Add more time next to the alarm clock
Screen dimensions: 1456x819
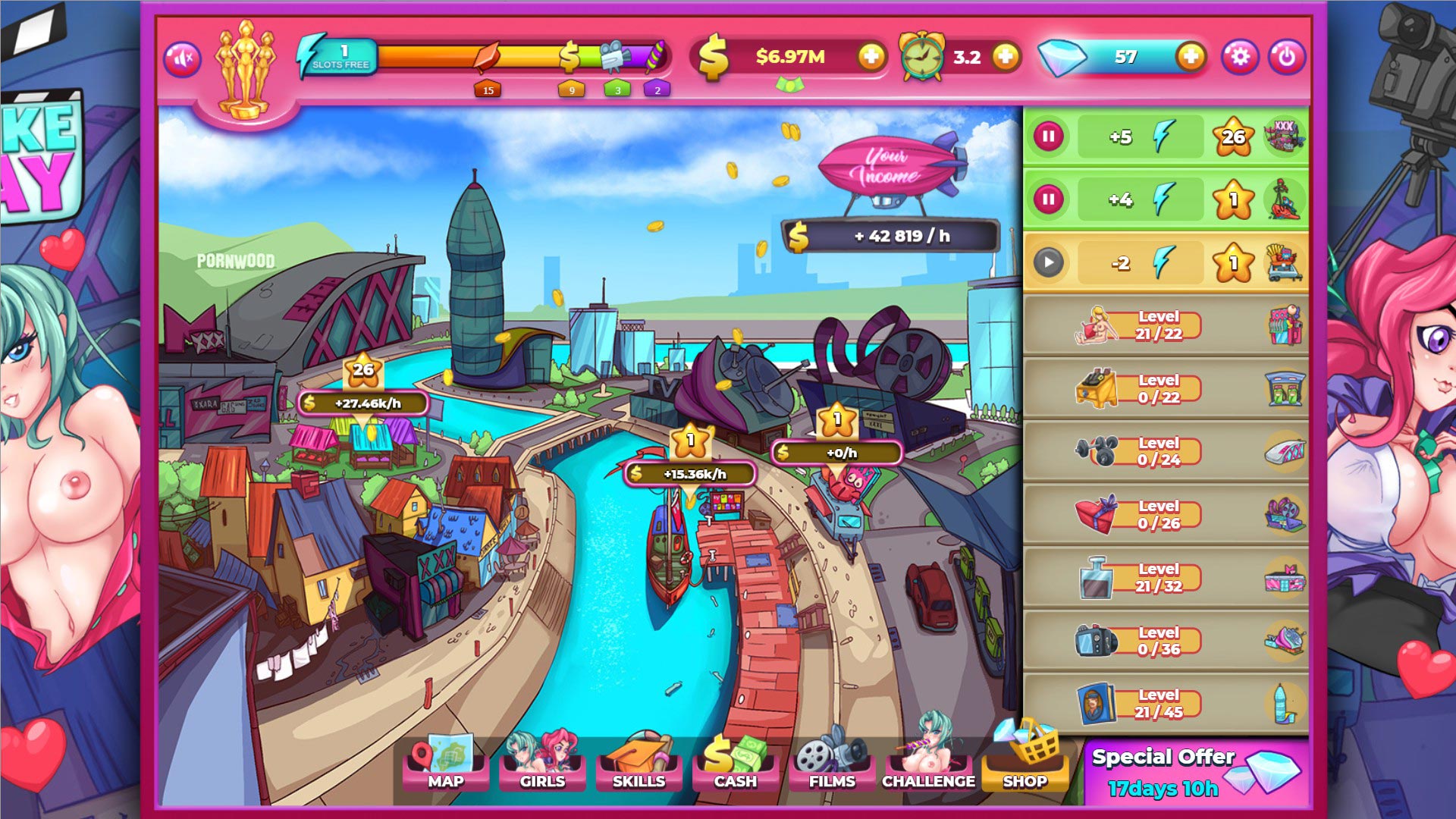coord(1006,57)
